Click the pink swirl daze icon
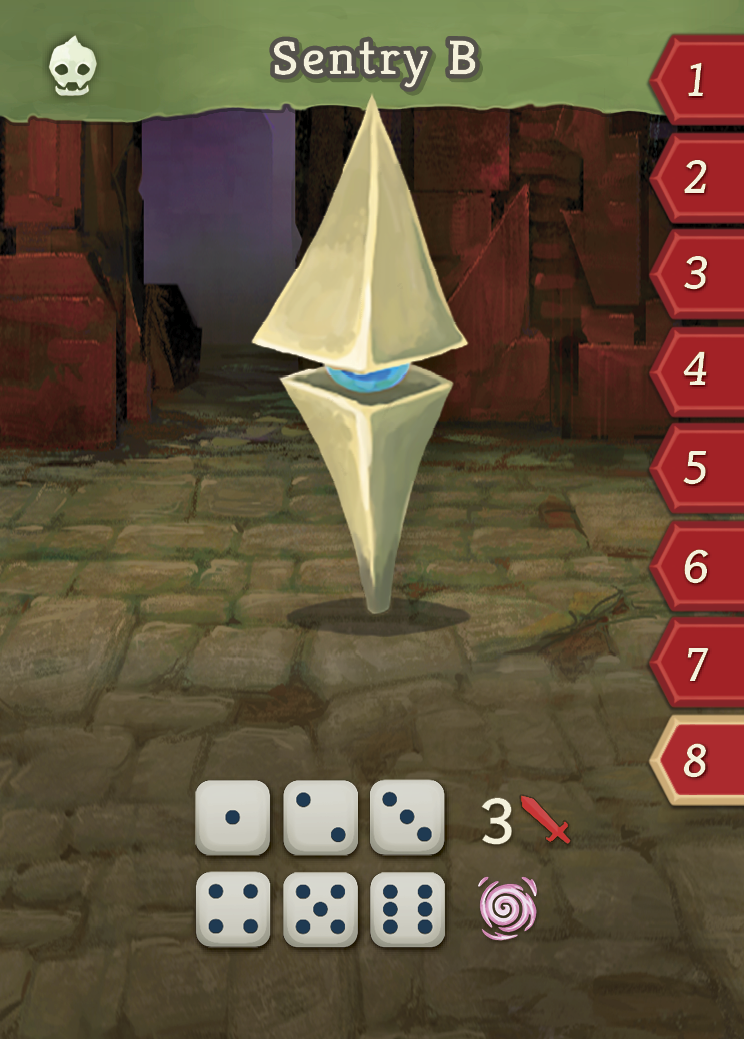The height and width of the screenshot is (1039, 744). point(508,908)
